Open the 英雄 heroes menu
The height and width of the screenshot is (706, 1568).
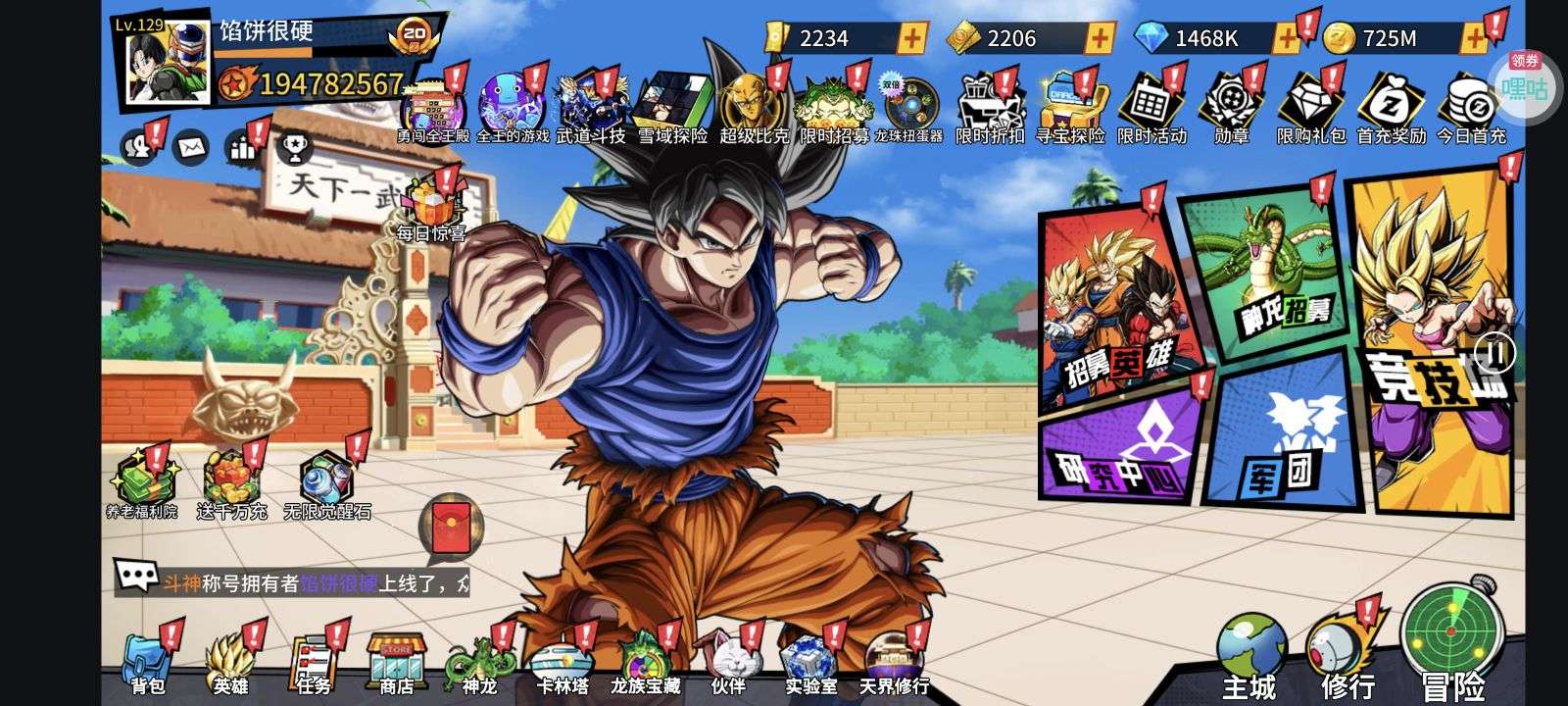pyautogui.click(x=230, y=661)
